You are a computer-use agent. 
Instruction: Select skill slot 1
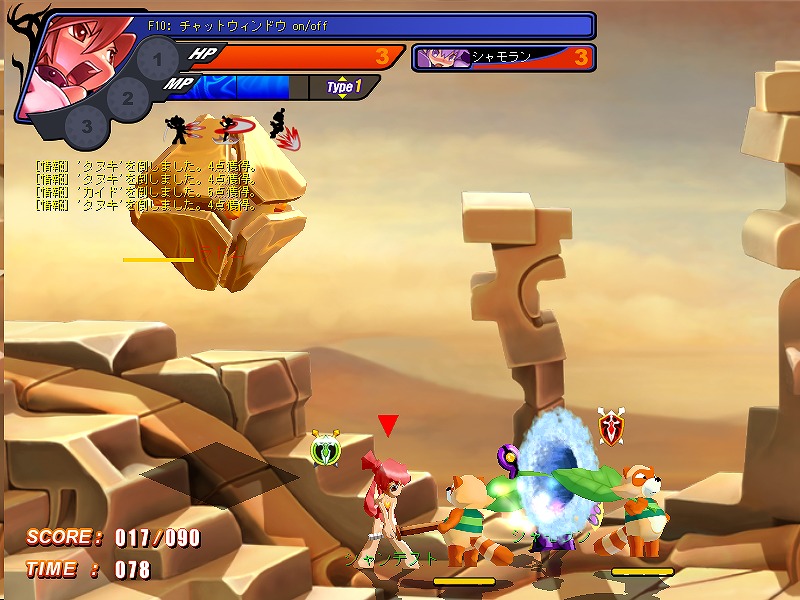158,61
